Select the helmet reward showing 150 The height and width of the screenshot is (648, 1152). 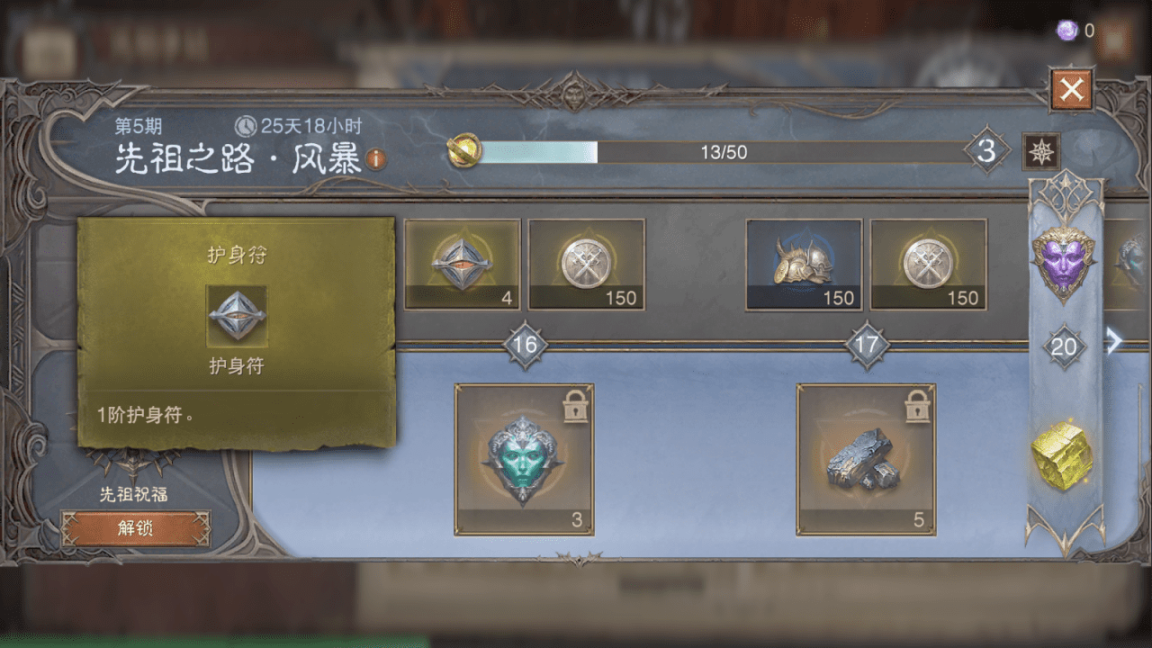click(x=803, y=264)
